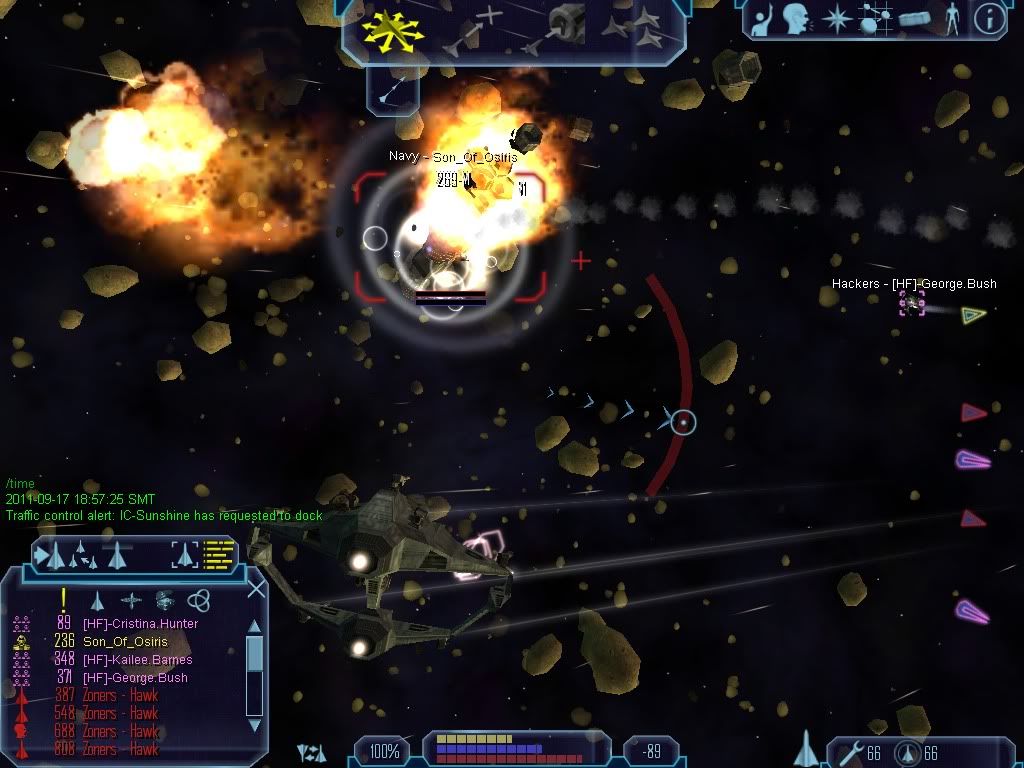Target Son_Of_Osiris in contact list
This screenshot has height=768, width=1024.
click(x=124, y=642)
